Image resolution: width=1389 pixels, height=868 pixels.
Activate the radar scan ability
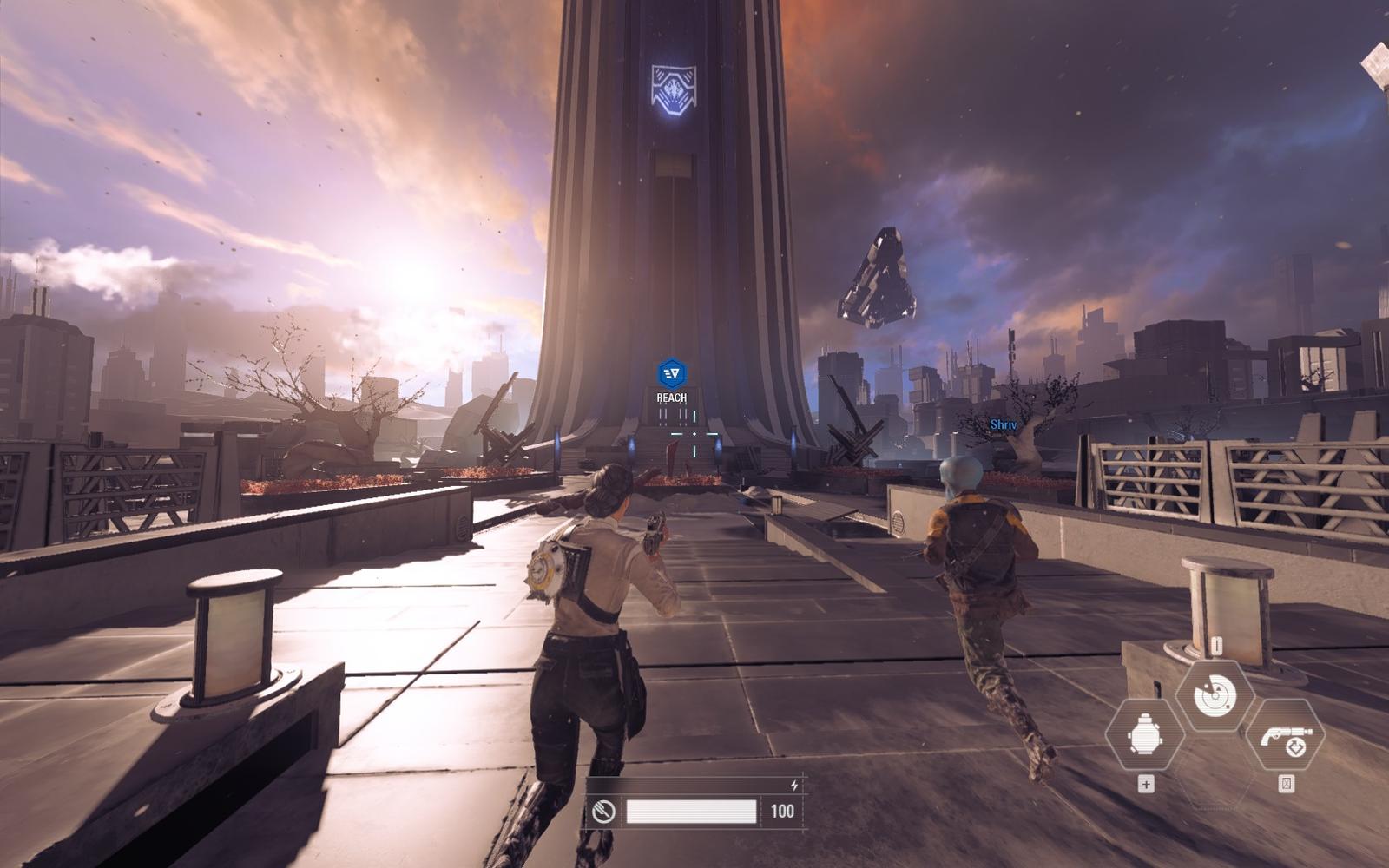click(x=1215, y=694)
